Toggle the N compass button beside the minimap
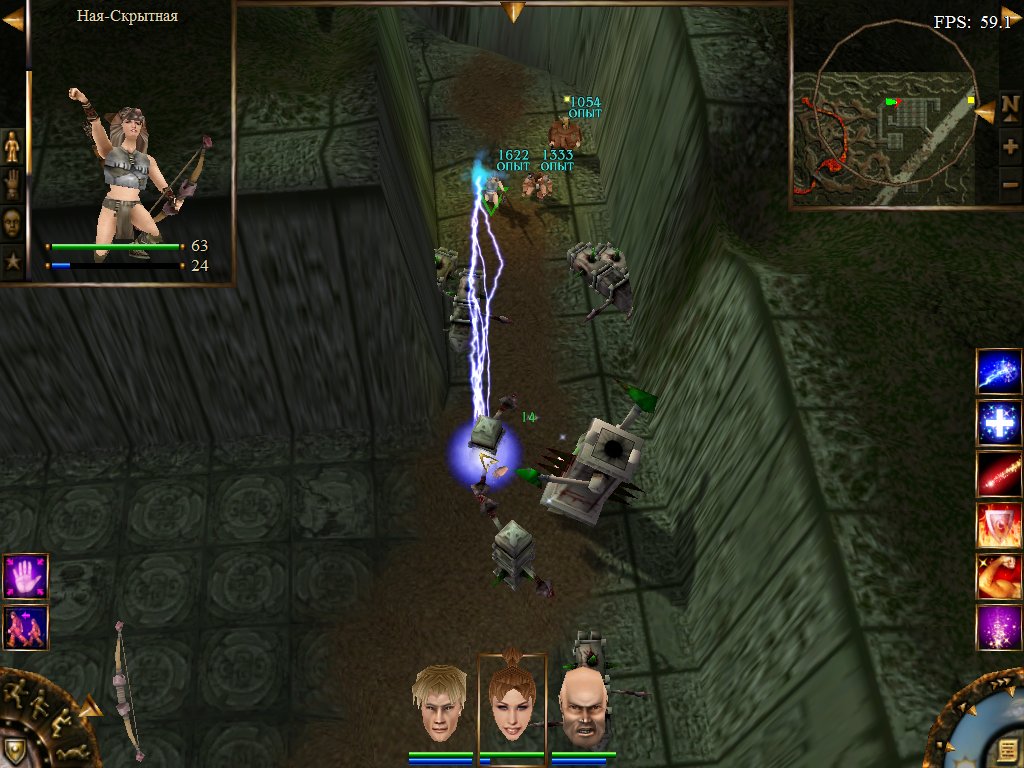Viewport: 1024px width, 768px height. pos(1010,110)
